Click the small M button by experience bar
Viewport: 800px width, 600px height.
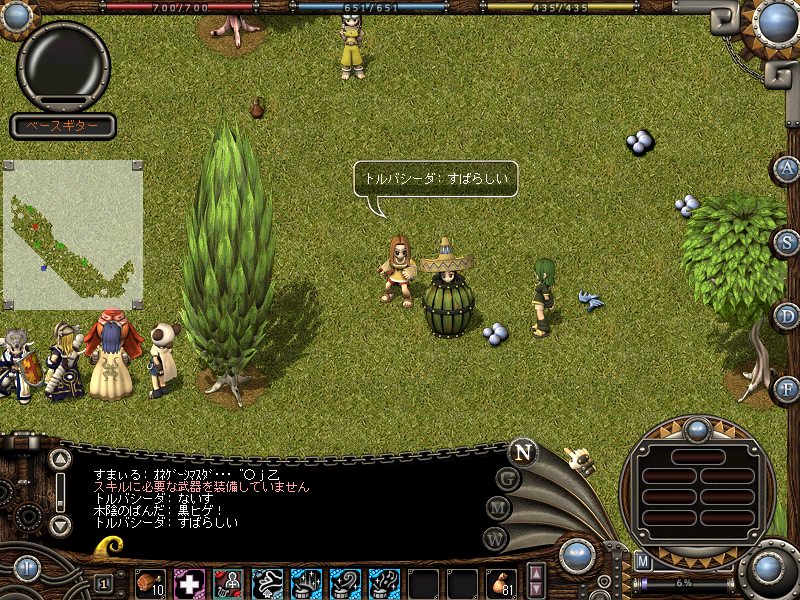(x=643, y=561)
